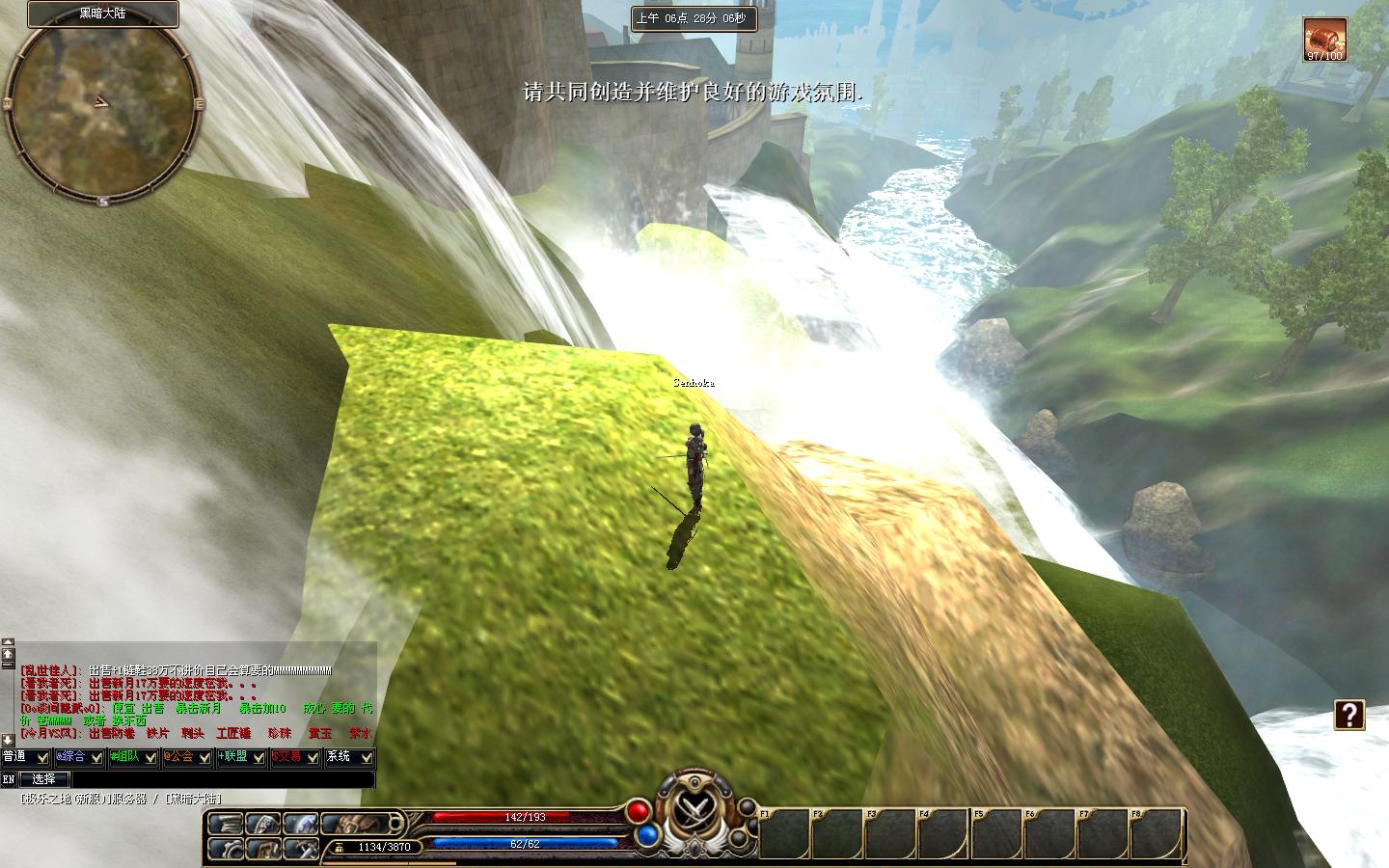Click the 选择 channel select button
The width and height of the screenshot is (1389, 868).
[x=44, y=778]
